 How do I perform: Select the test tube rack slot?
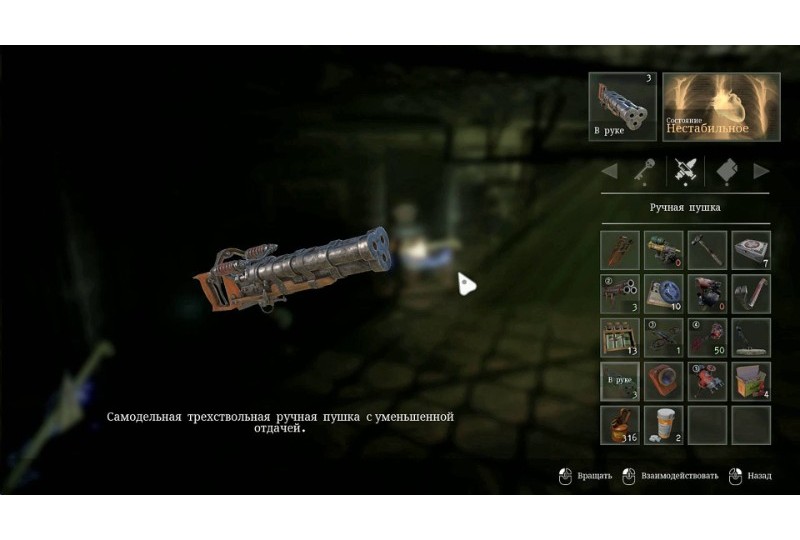pyautogui.click(x=620, y=338)
